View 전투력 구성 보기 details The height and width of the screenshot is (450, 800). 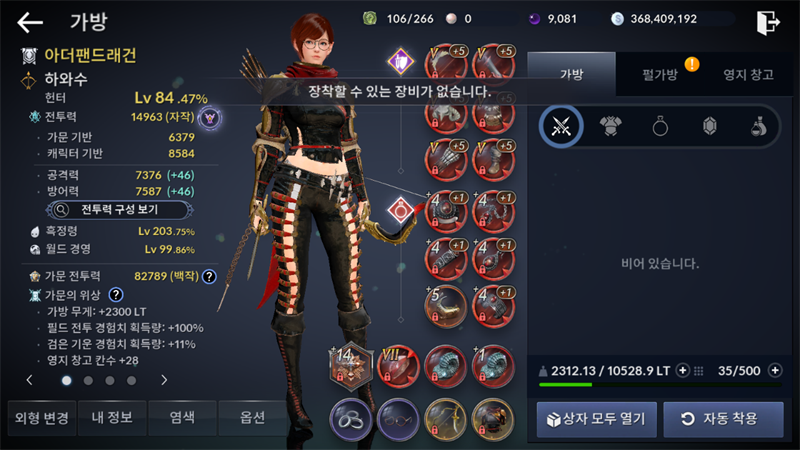(106, 210)
